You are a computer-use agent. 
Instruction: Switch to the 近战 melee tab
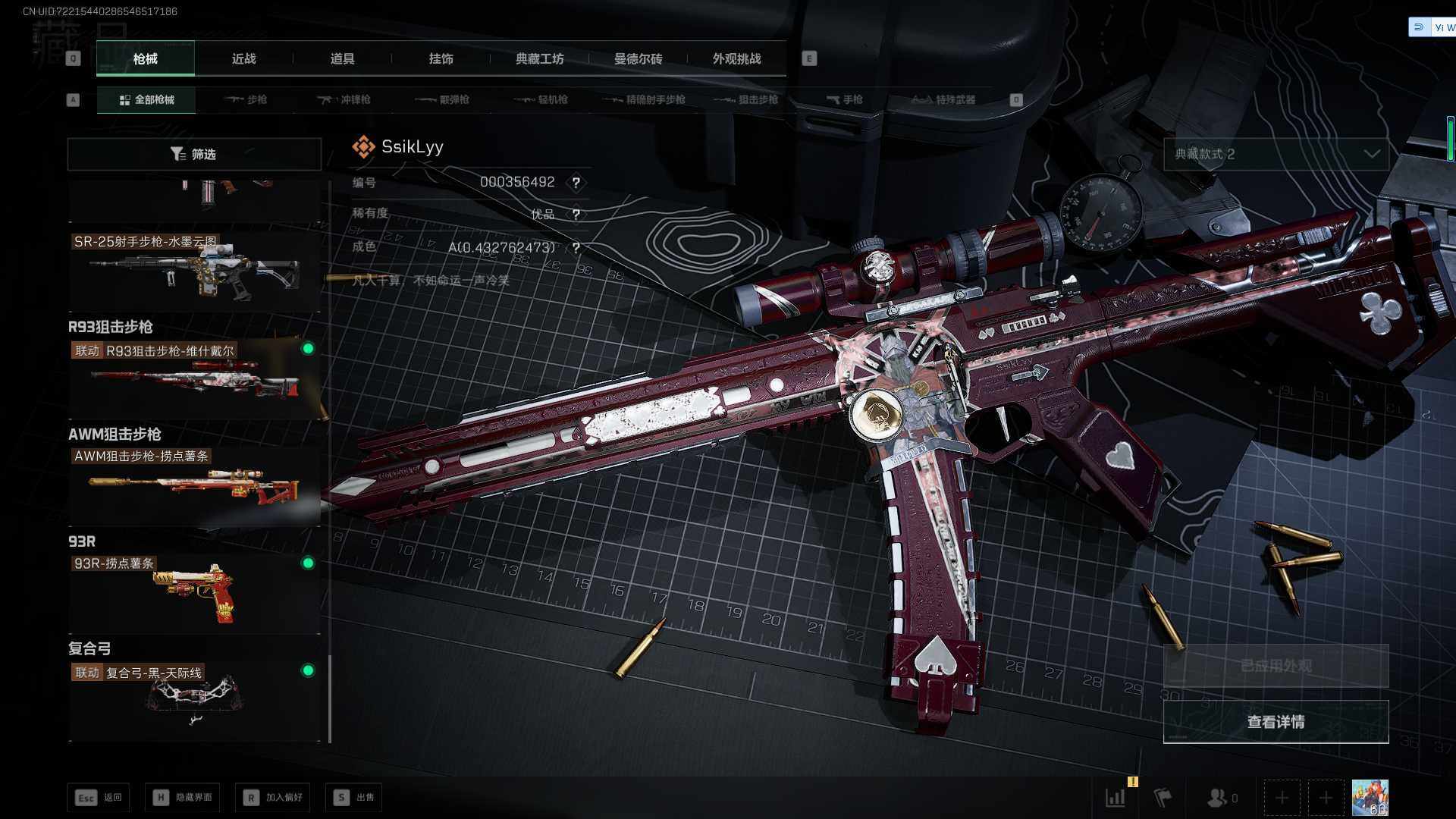point(243,59)
